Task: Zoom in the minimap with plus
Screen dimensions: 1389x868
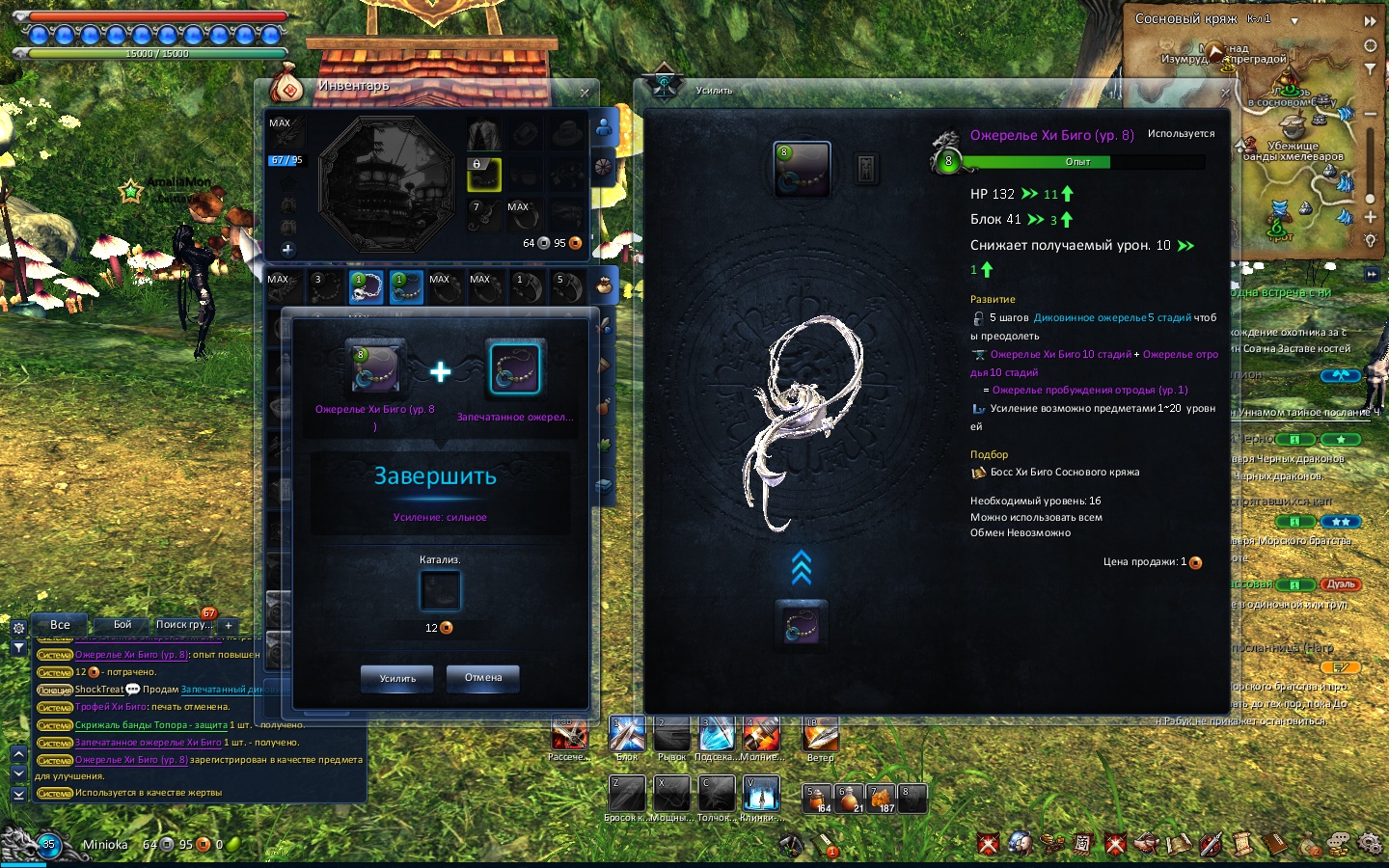Action: tap(1370, 217)
